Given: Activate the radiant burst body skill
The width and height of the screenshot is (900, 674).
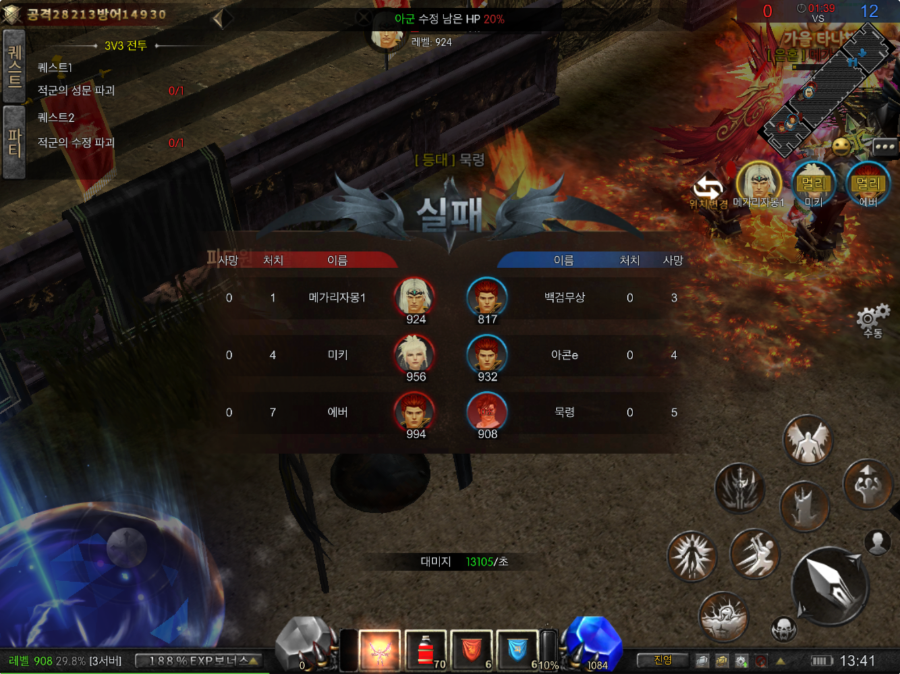Looking at the screenshot, I should (x=693, y=557).
